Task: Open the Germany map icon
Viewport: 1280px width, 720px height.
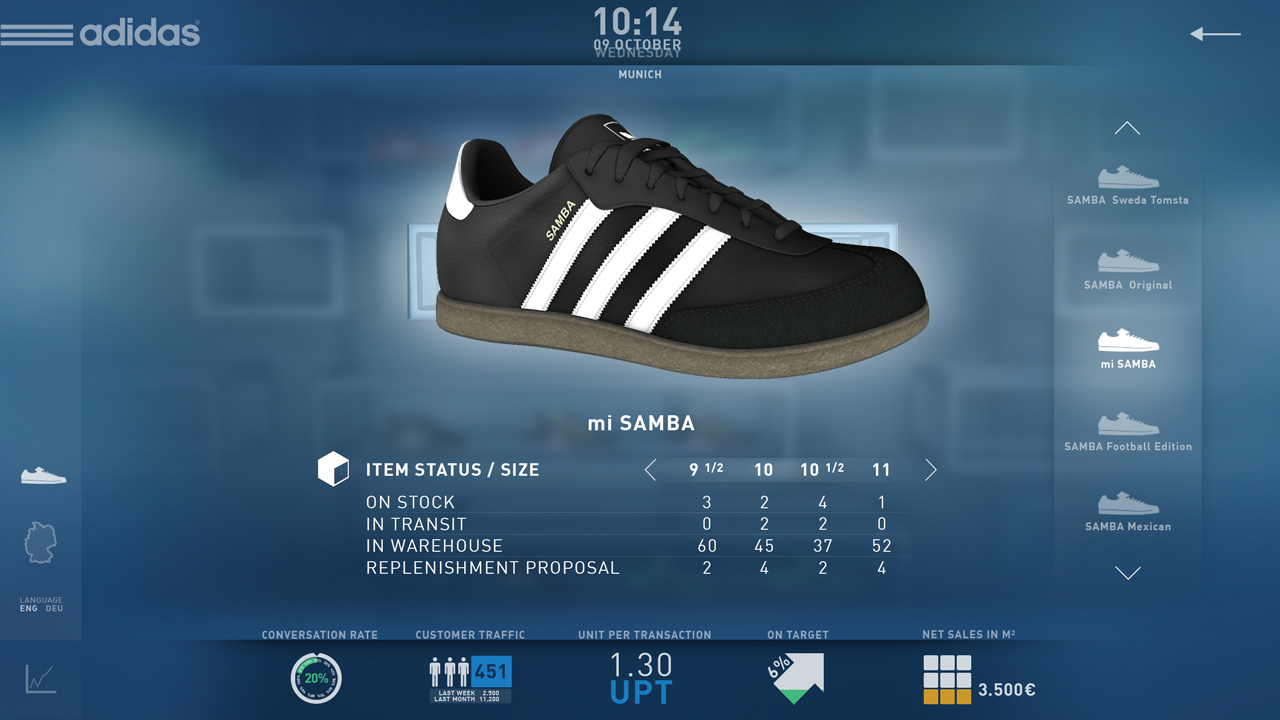Action: (x=40, y=542)
